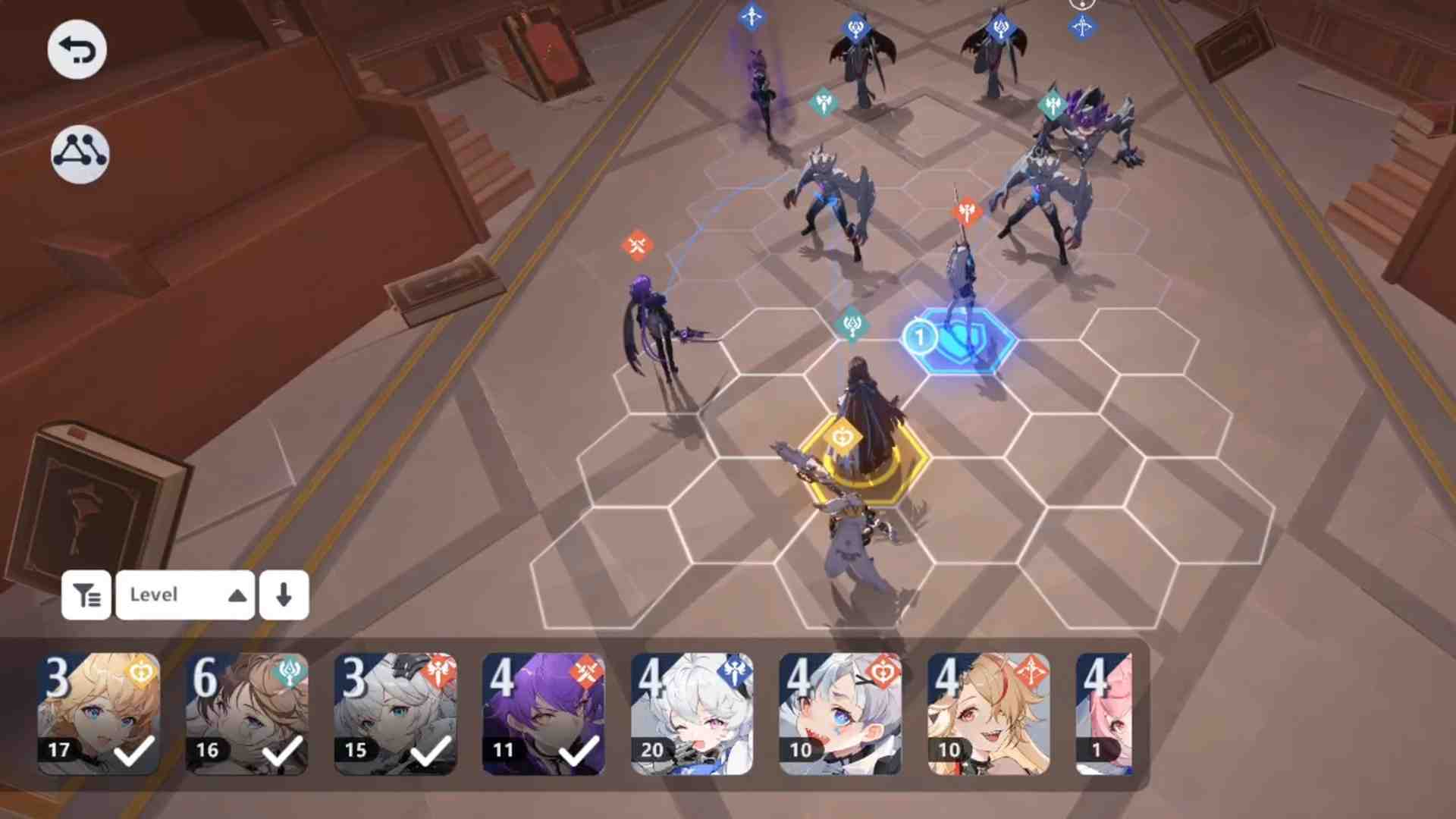Choose the pink-haired hero card level 1
Image resolution: width=1456 pixels, height=819 pixels.
(1104, 714)
